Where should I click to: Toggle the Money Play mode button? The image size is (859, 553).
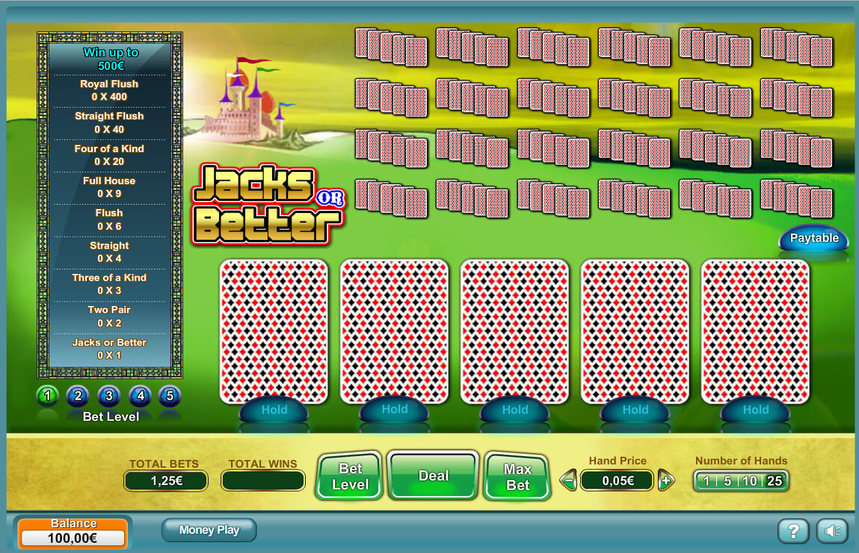(209, 530)
